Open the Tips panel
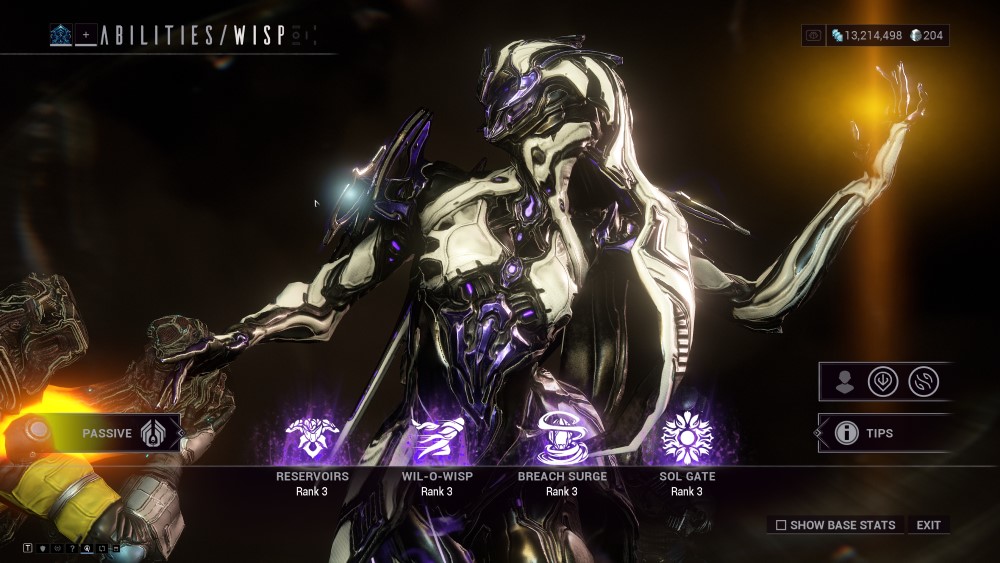The height and width of the screenshot is (563, 1000). tap(878, 433)
